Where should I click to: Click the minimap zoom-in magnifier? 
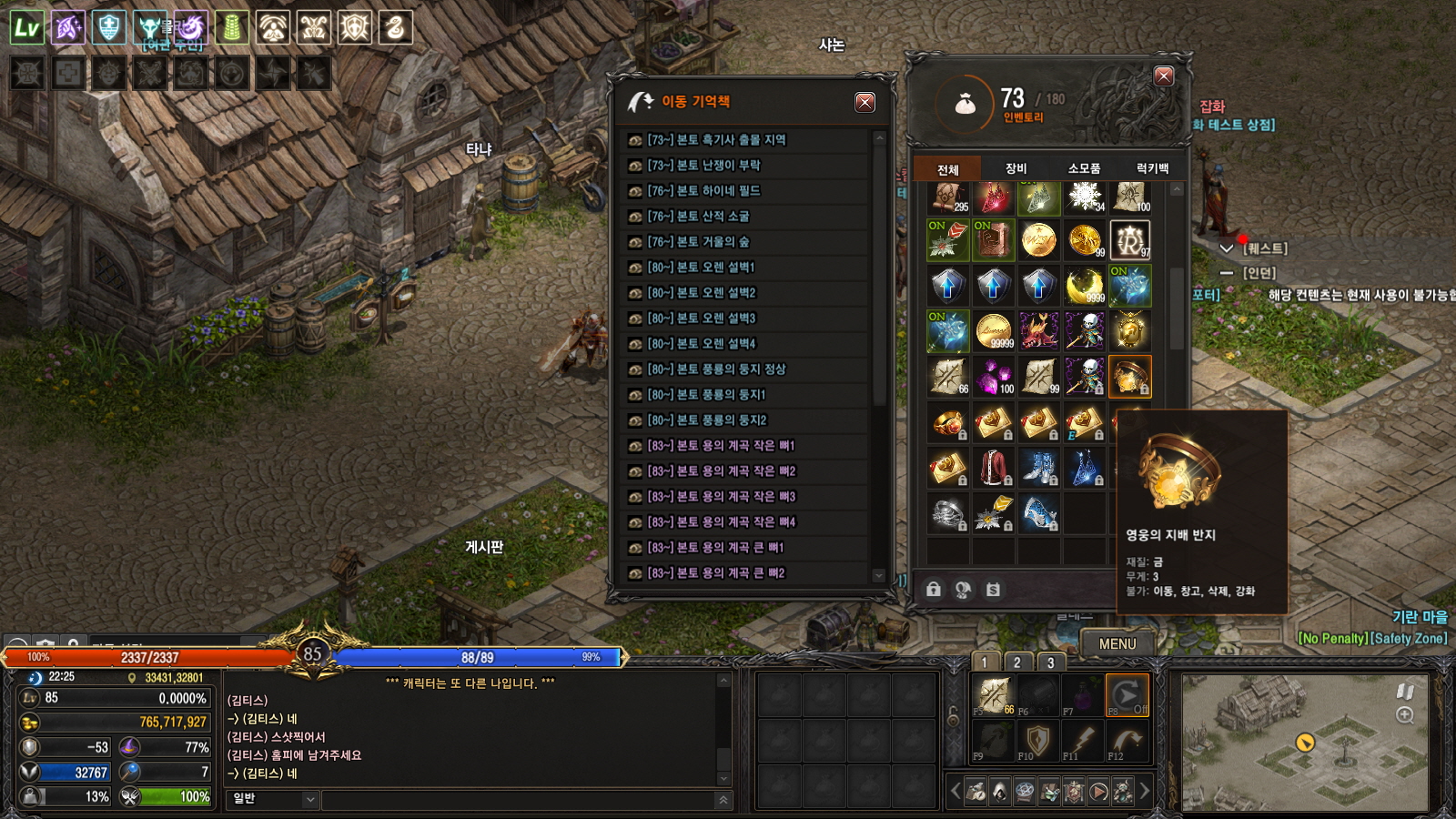point(1405,715)
